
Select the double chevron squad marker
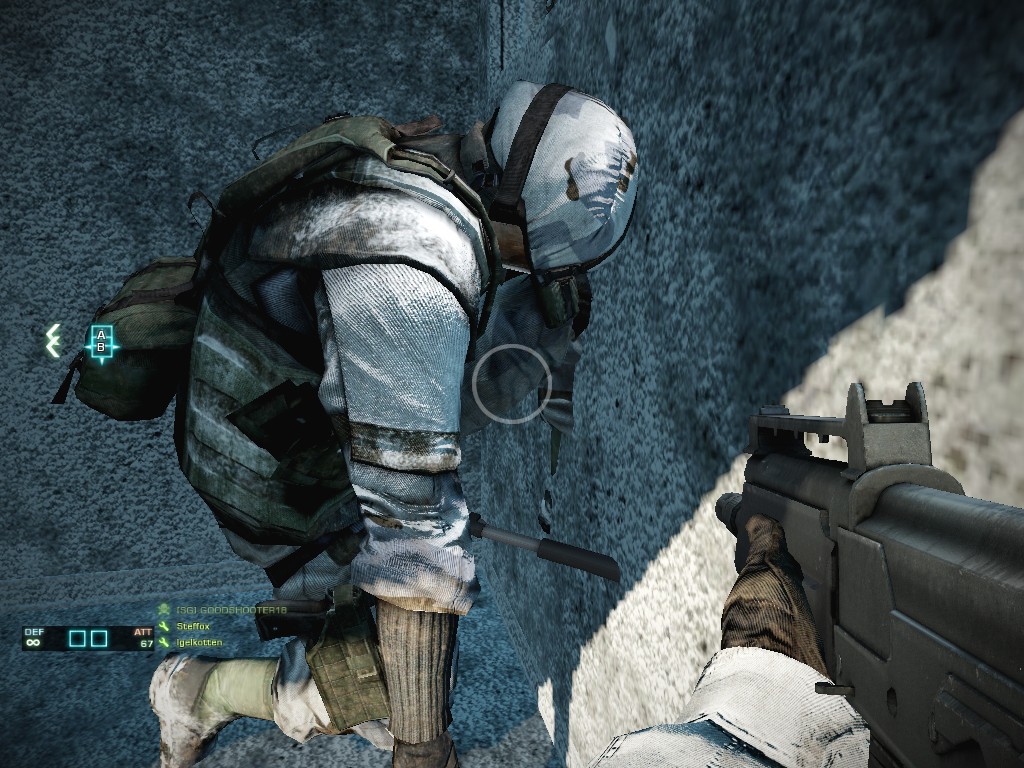click(54, 341)
